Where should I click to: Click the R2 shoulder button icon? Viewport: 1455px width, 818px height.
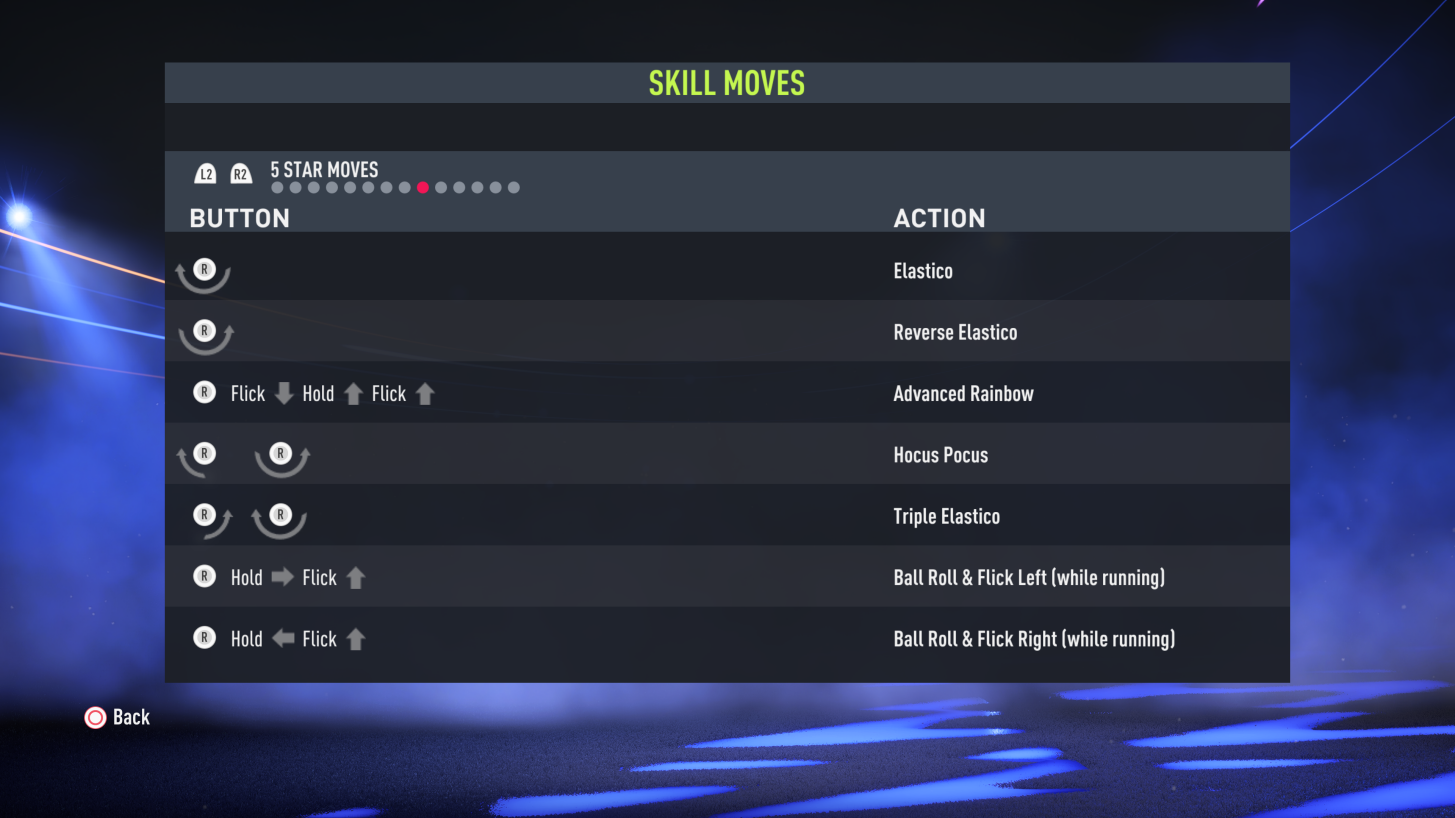[x=240, y=172]
